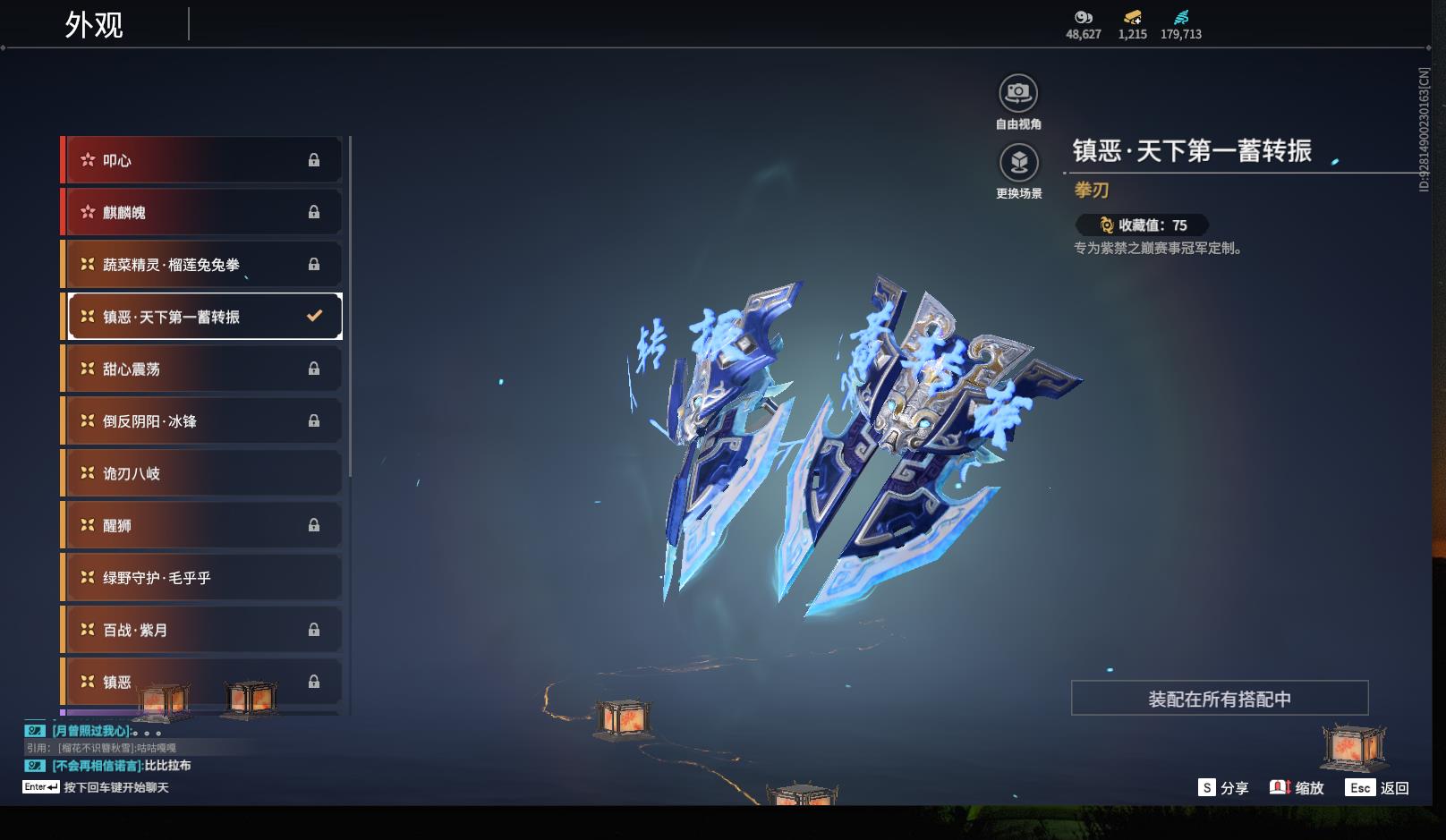Click the selected 镇恶·天下第一蓄转振 row
This screenshot has height=840, width=1446.
202,317
